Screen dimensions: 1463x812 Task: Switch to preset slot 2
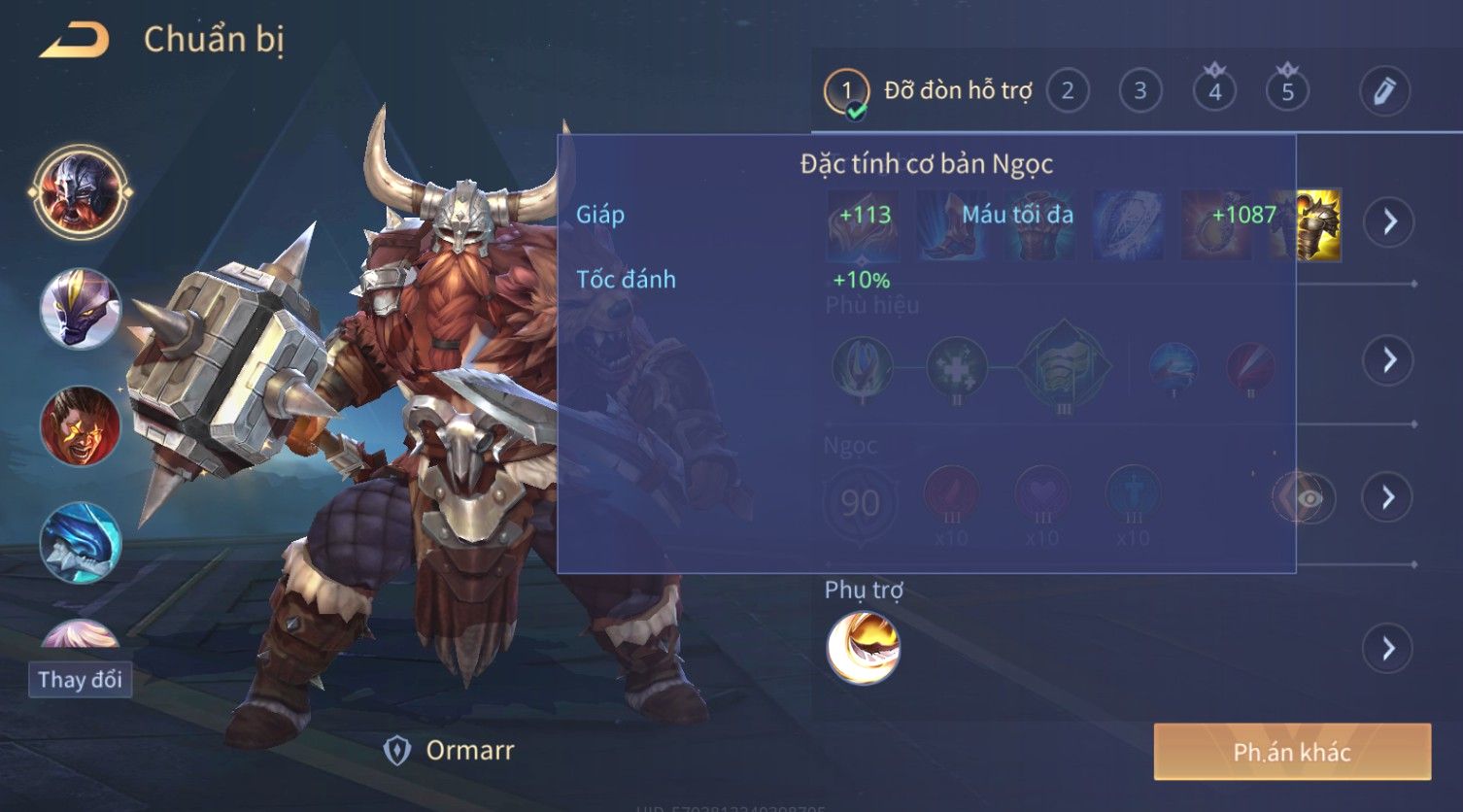click(x=1068, y=91)
